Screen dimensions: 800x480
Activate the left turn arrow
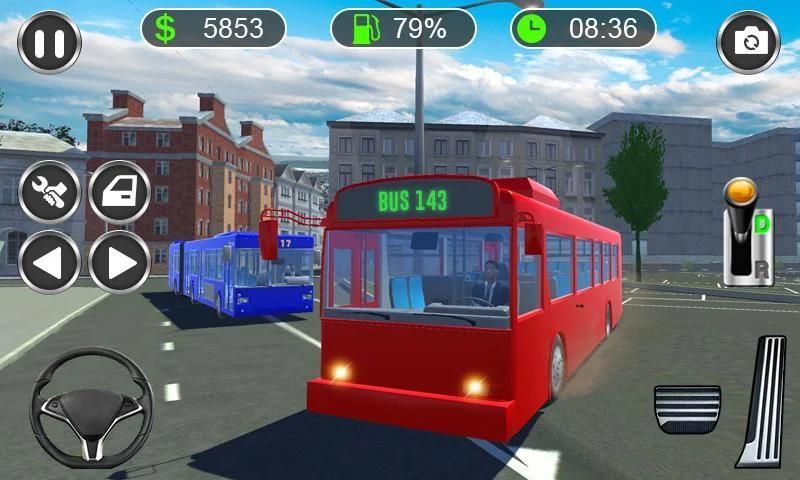49,262
